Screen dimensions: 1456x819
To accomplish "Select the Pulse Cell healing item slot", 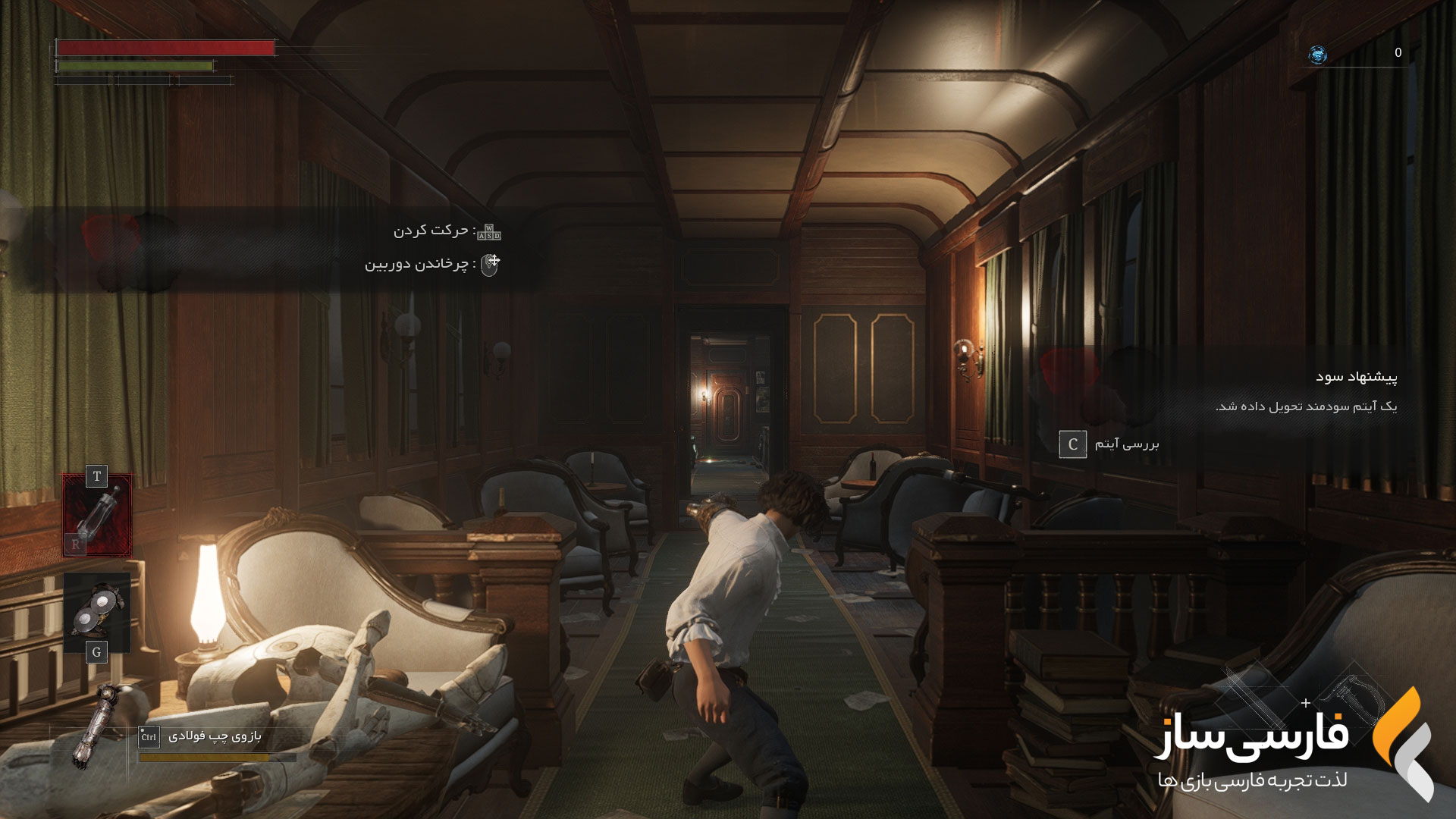I will pos(97,516).
